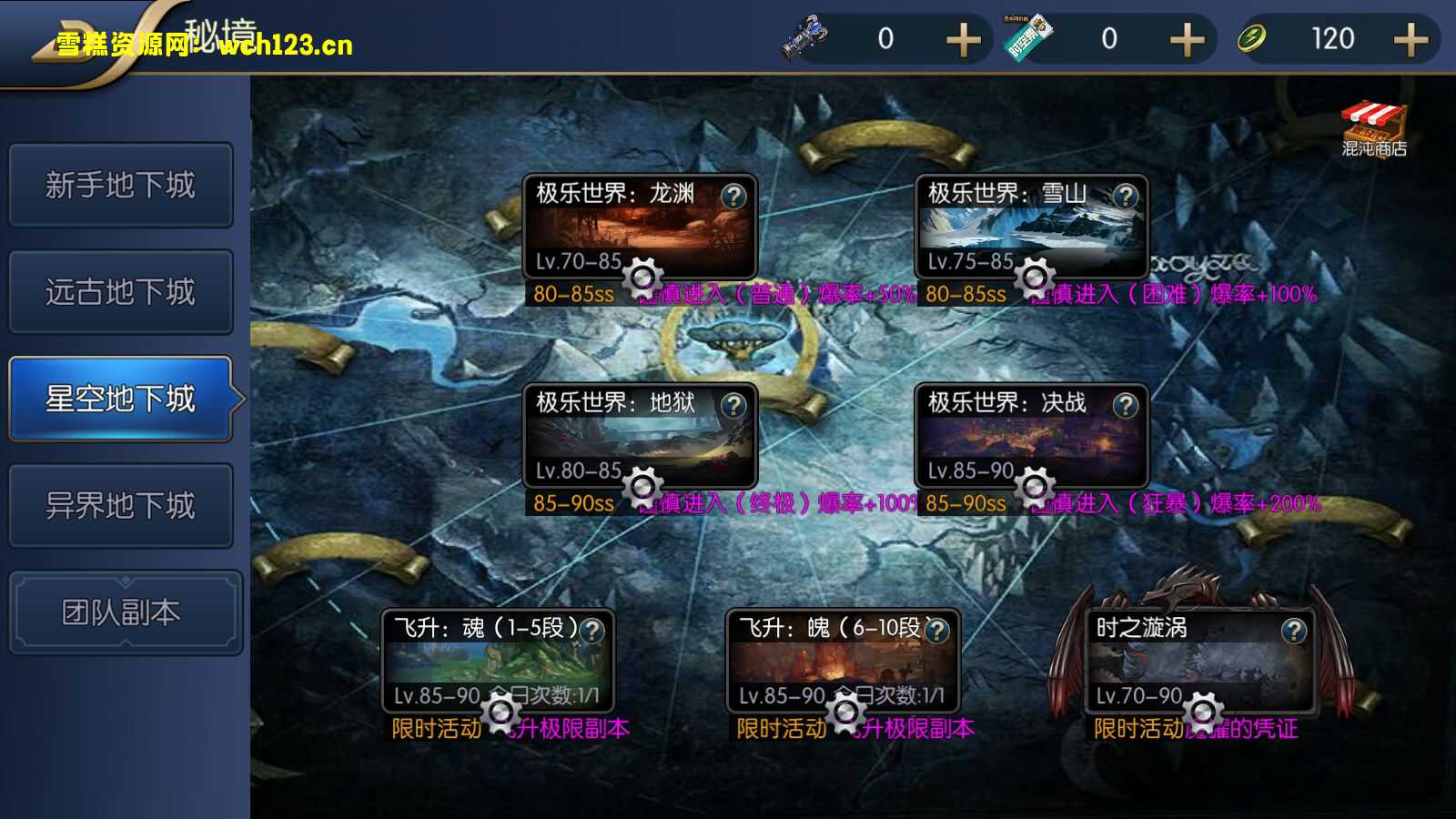Select the 远古地下城 category
This screenshot has width=1456, height=819.
tap(121, 291)
